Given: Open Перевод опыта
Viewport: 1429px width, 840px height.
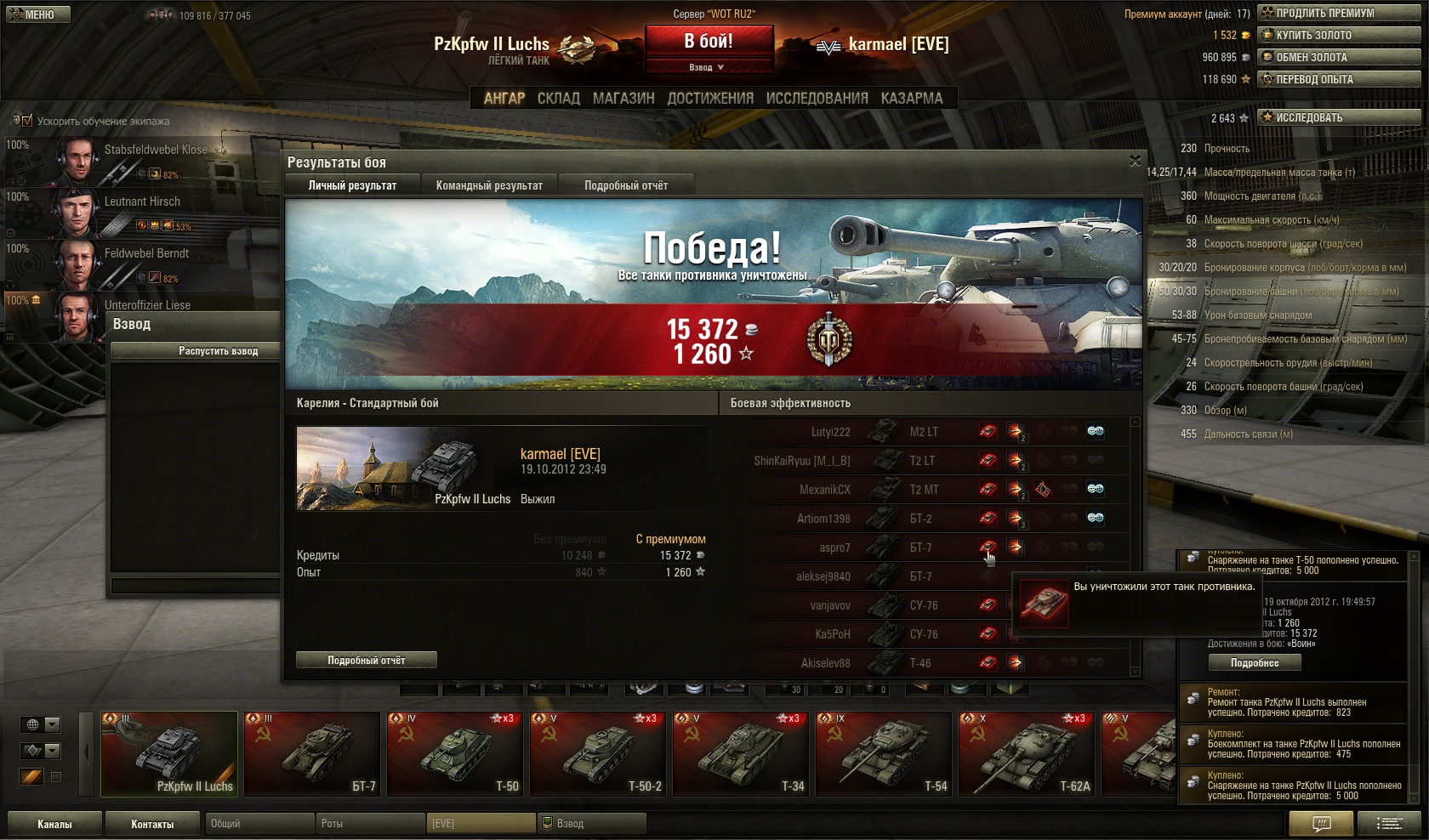Looking at the screenshot, I should tap(1339, 79).
